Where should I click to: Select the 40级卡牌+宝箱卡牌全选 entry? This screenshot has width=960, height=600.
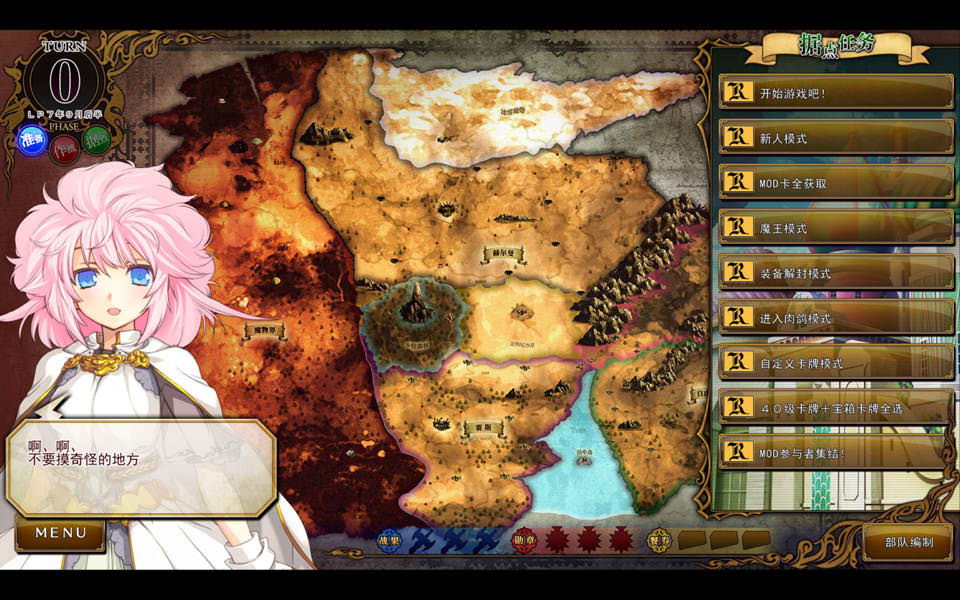pos(836,408)
